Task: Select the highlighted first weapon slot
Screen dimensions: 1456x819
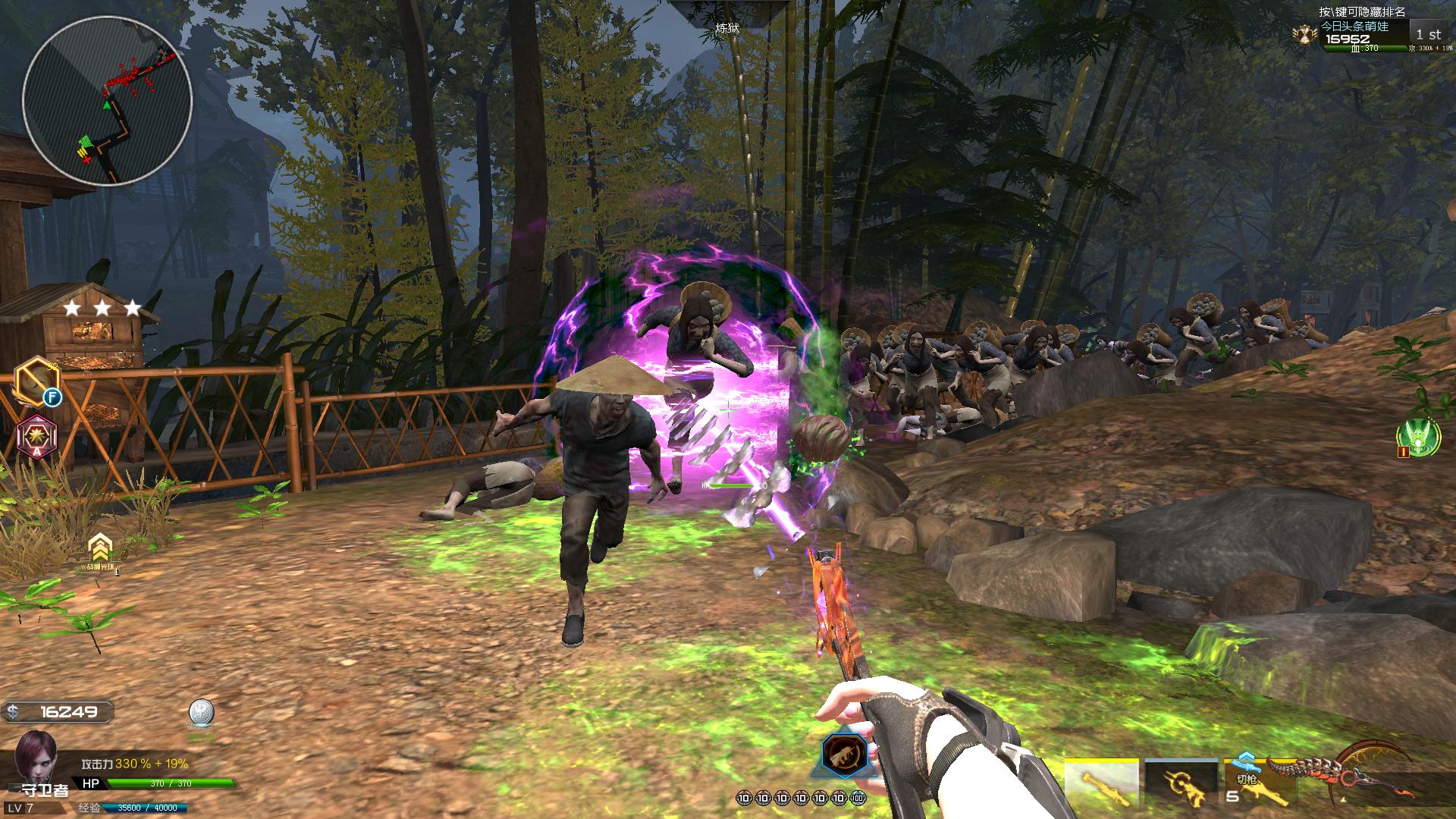Action: 1101,783
